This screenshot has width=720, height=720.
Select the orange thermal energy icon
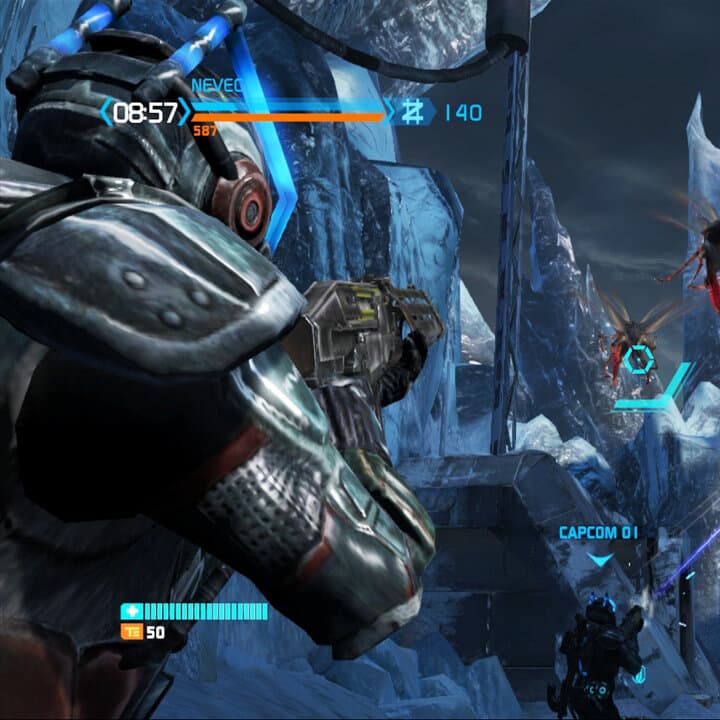click(131, 632)
